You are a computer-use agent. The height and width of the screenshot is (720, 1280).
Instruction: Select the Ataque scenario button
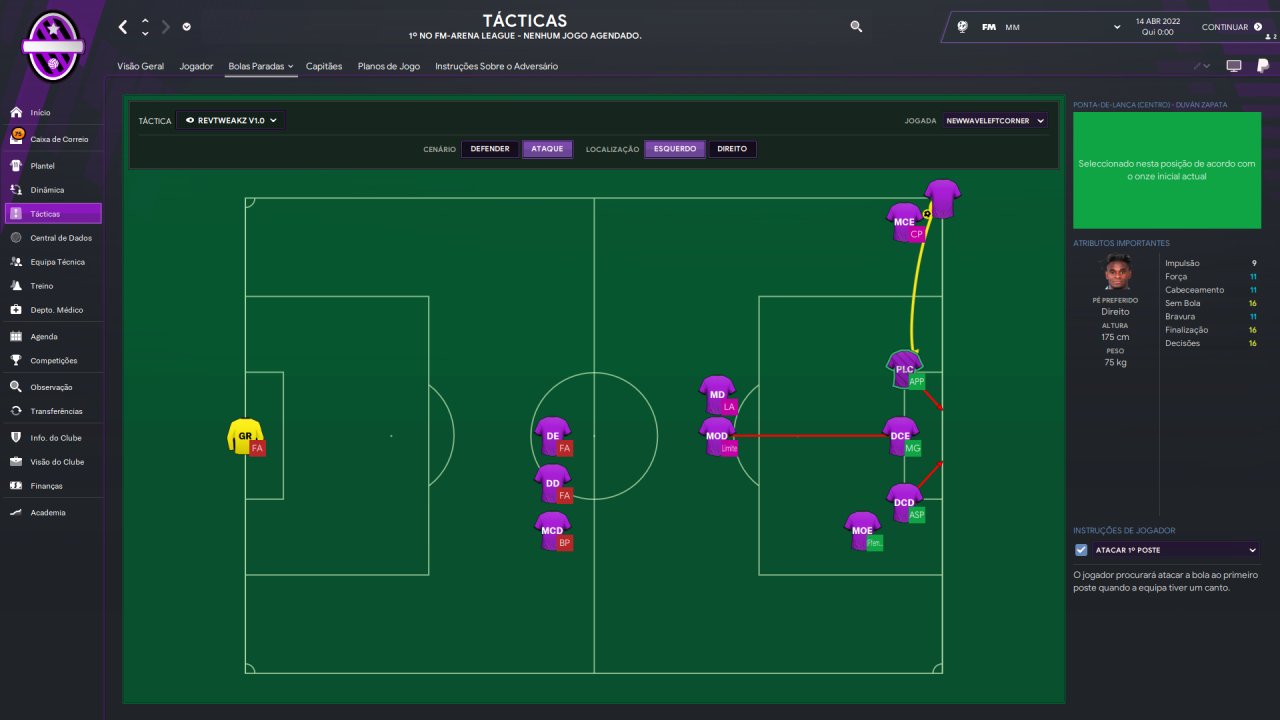pyautogui.click(x=547, y=149)
